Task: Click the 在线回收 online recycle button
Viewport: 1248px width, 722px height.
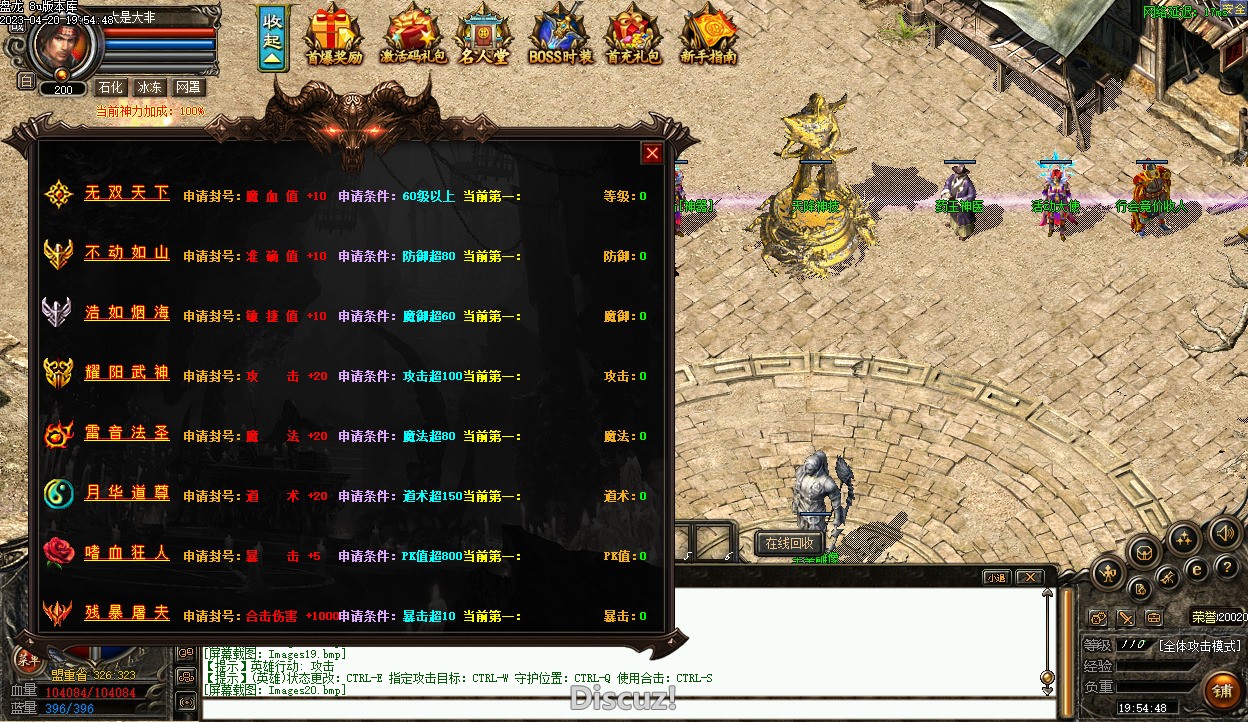Action: [x=789, y=543]
